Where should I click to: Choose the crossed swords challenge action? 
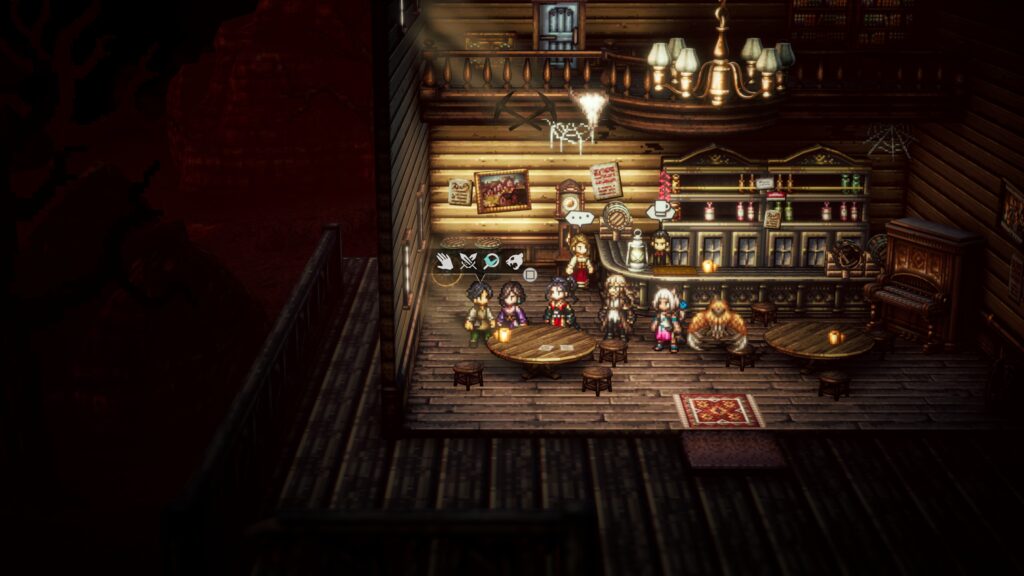click(468, 262)
